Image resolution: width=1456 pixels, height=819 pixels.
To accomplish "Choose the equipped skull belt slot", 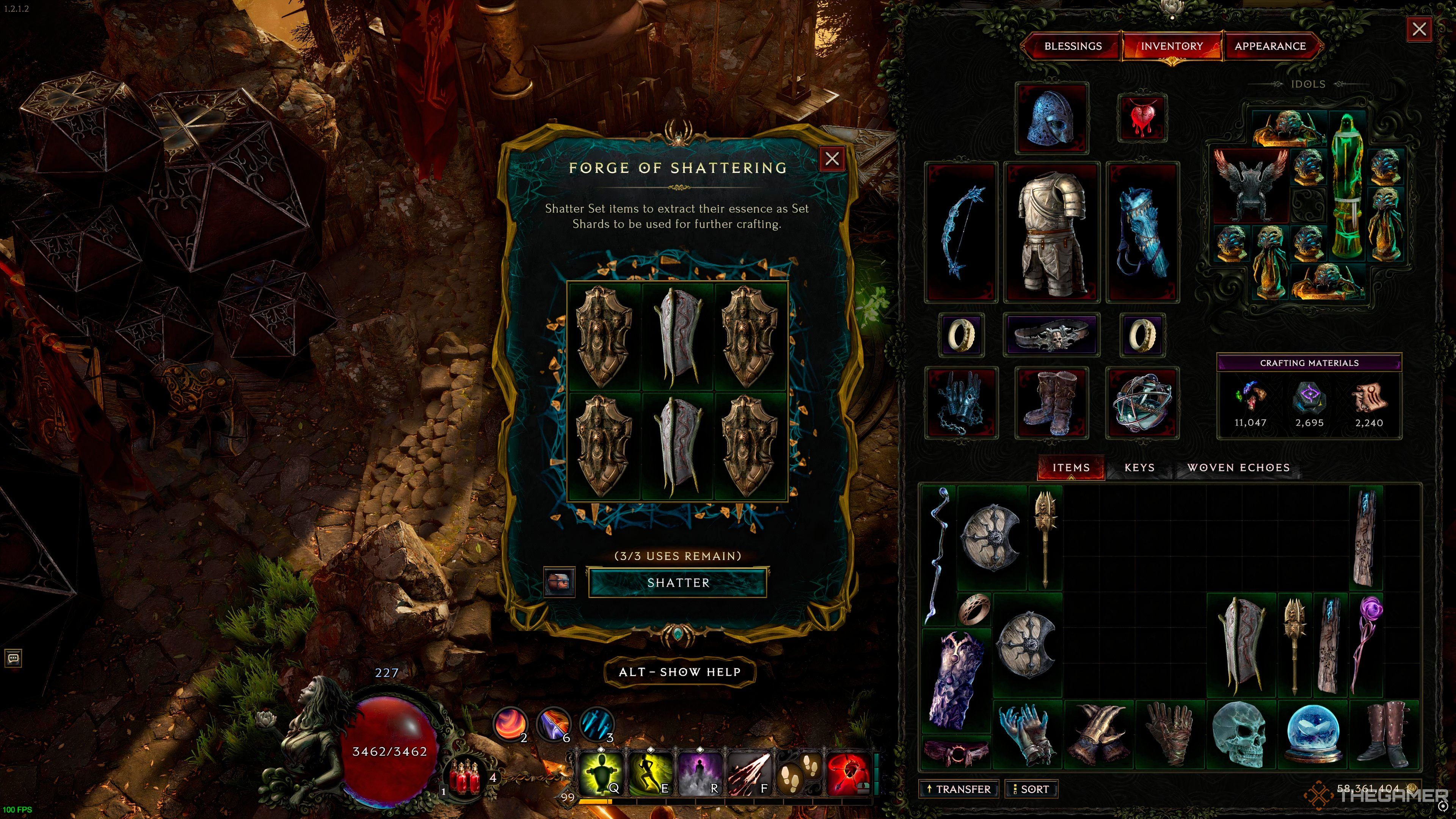I will 1051,334.
